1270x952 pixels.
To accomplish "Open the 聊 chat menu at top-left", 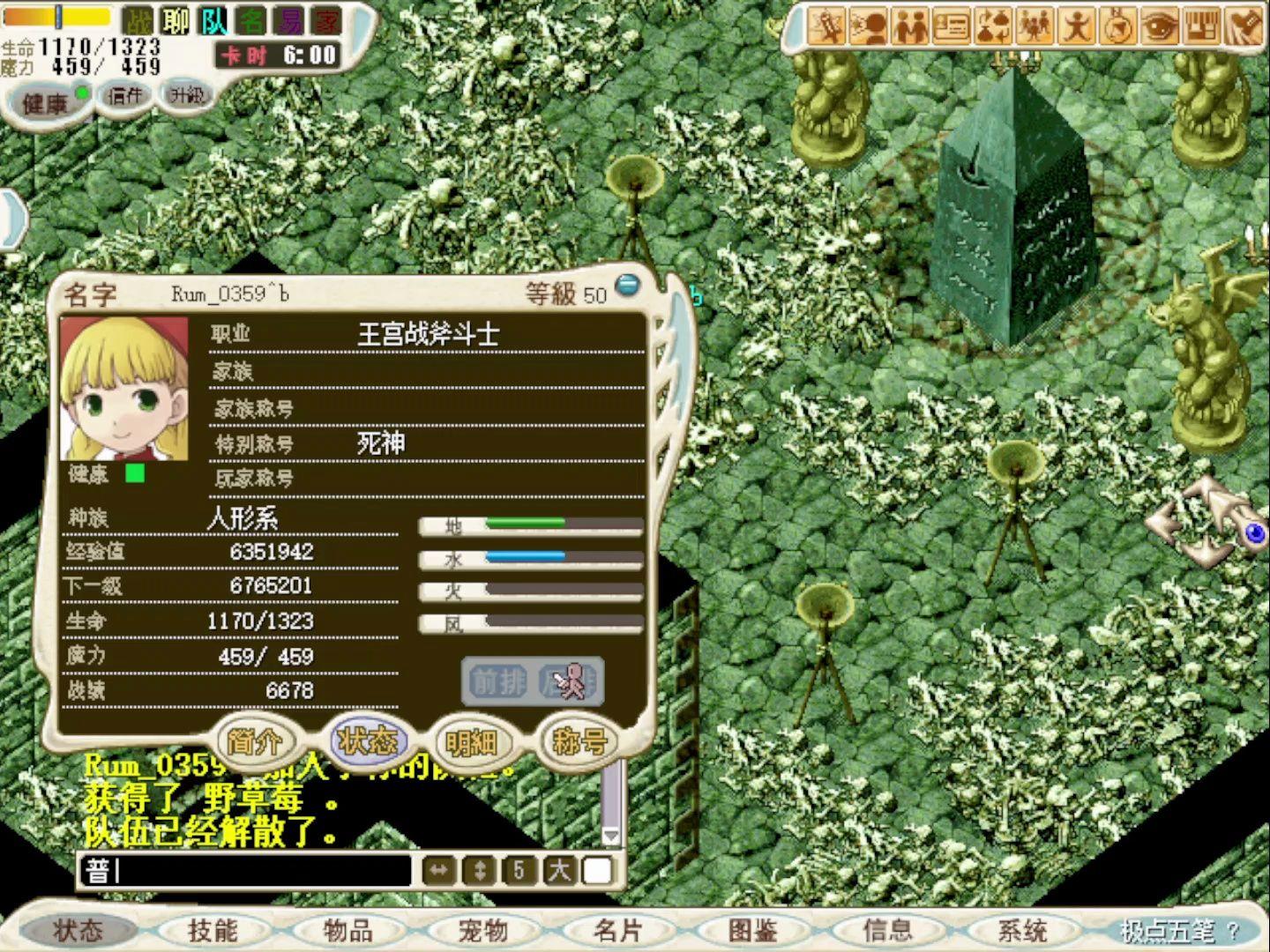I will click(176, 20).
